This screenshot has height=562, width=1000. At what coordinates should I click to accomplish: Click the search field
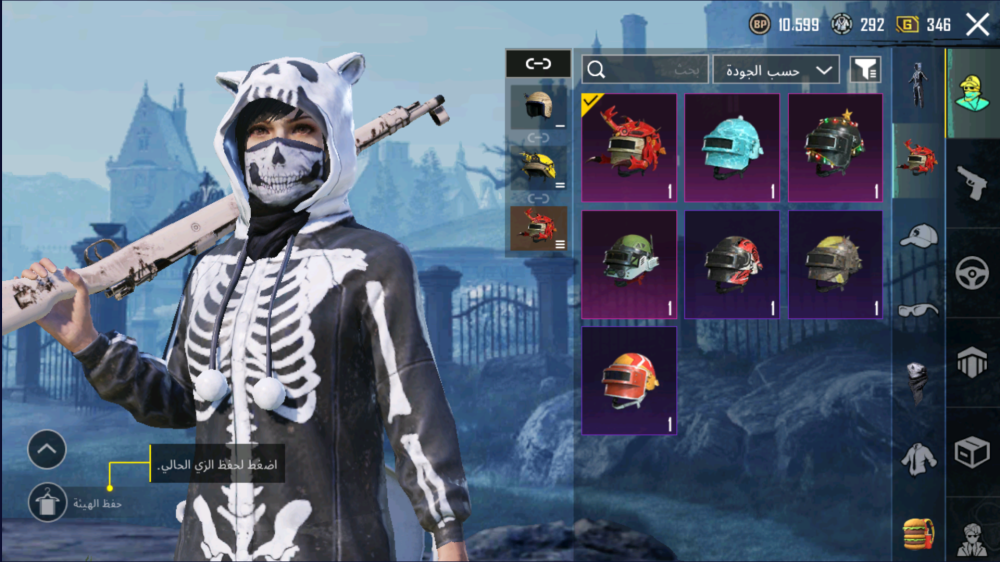[645, 70]
